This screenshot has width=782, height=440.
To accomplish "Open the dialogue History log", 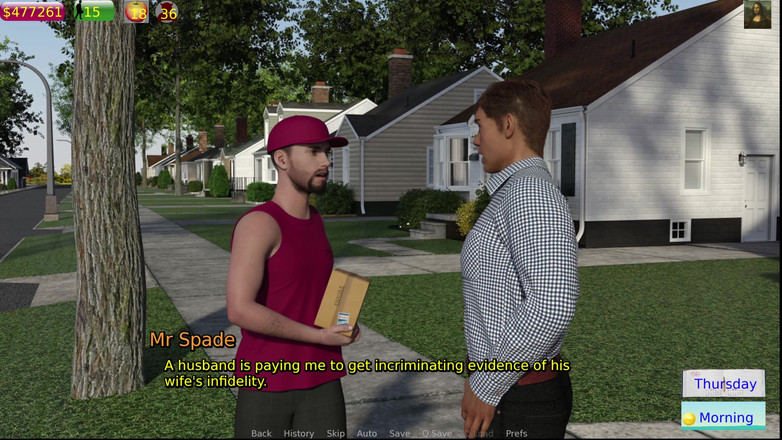I will coord(298,433).
